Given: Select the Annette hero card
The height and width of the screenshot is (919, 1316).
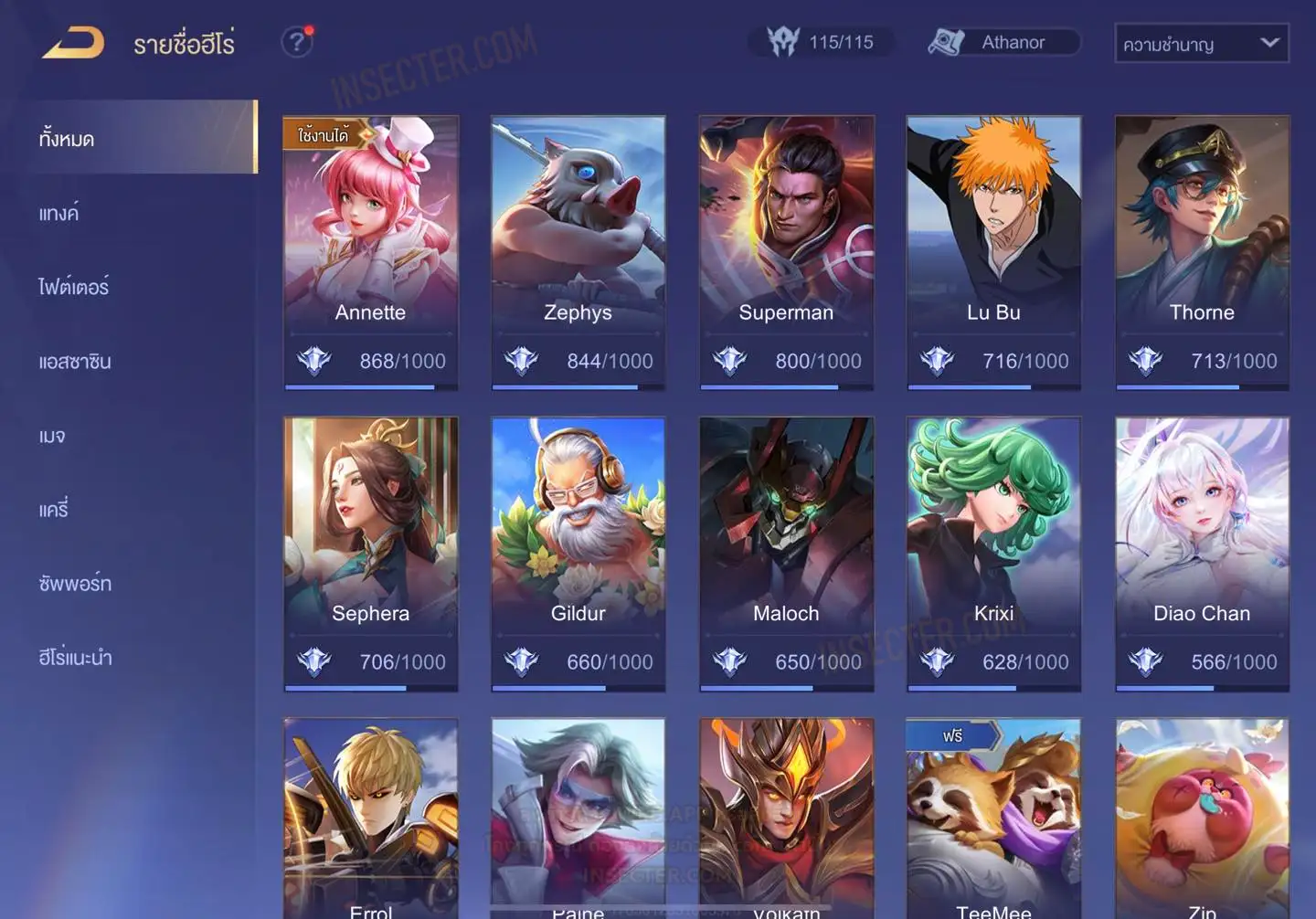Looking at the screenshot, I should (x=370, y=251).
